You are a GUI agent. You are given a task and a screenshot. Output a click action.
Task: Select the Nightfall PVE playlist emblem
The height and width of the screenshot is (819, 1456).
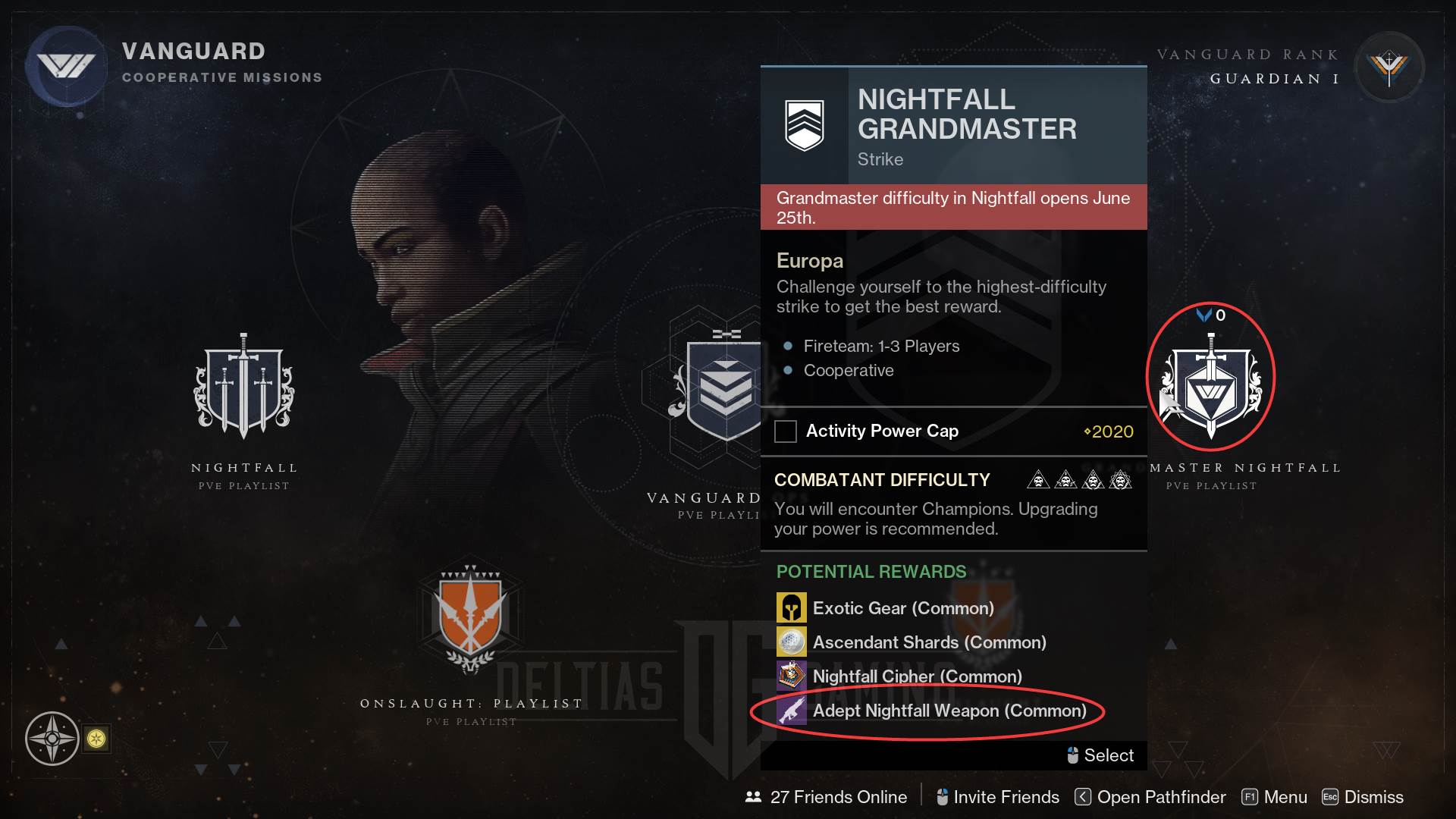point(243,388)
